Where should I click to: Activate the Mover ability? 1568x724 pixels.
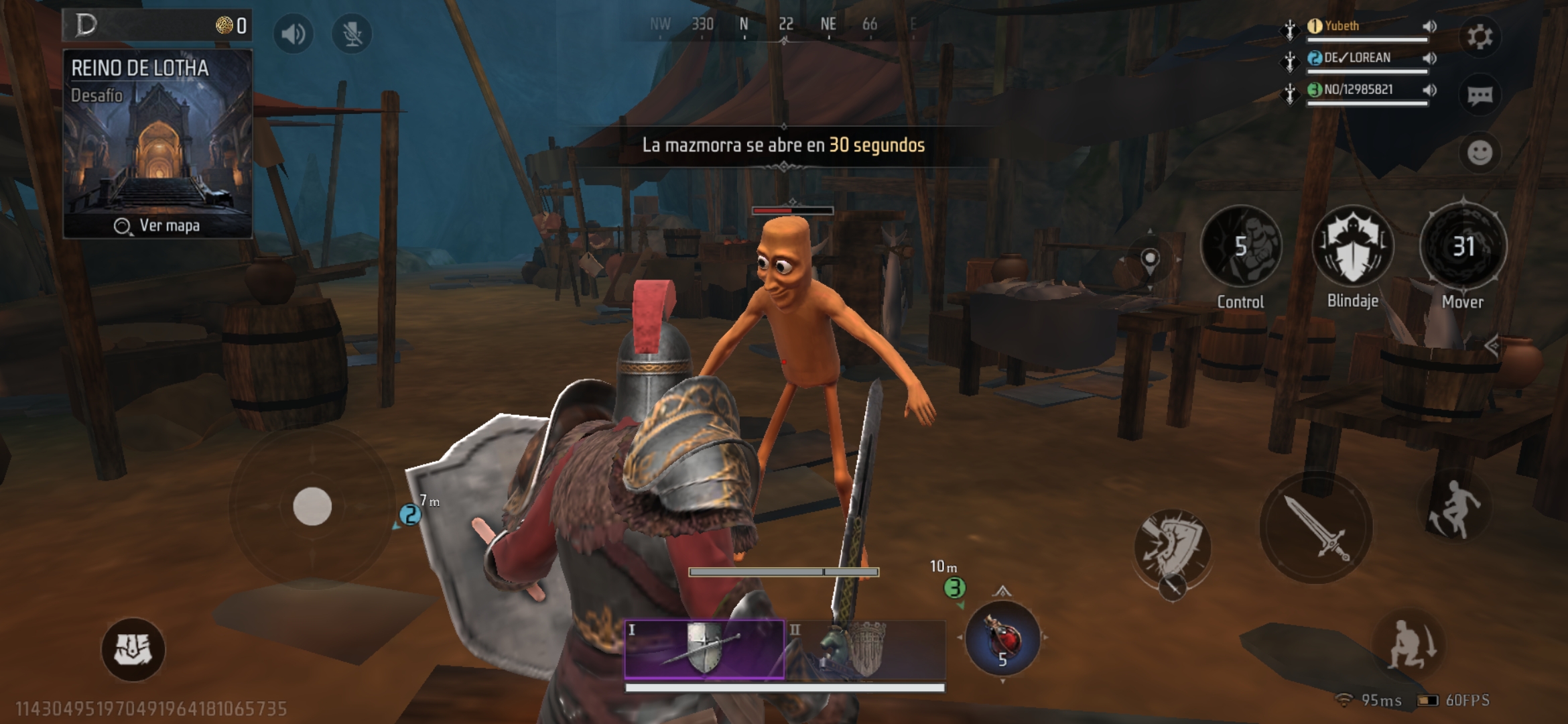1463,247
